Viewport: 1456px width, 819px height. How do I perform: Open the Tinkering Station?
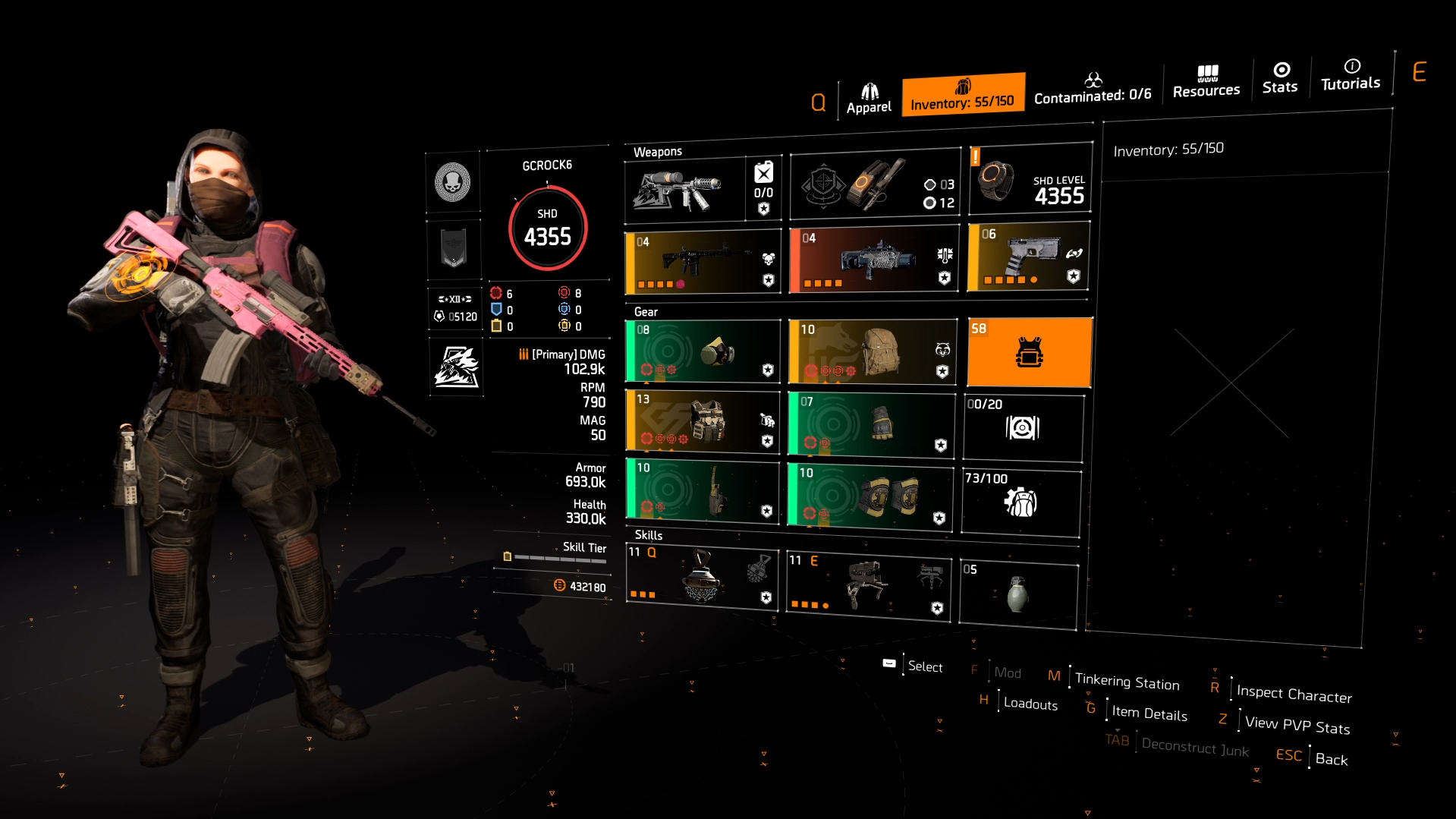tap(1127, 682)
